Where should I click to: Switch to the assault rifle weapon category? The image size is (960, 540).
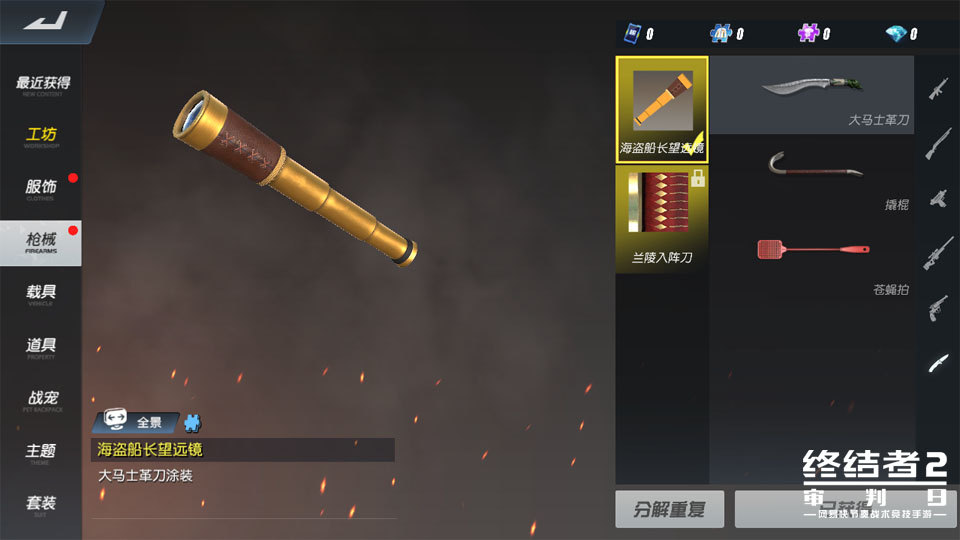[x=938, y=88]
